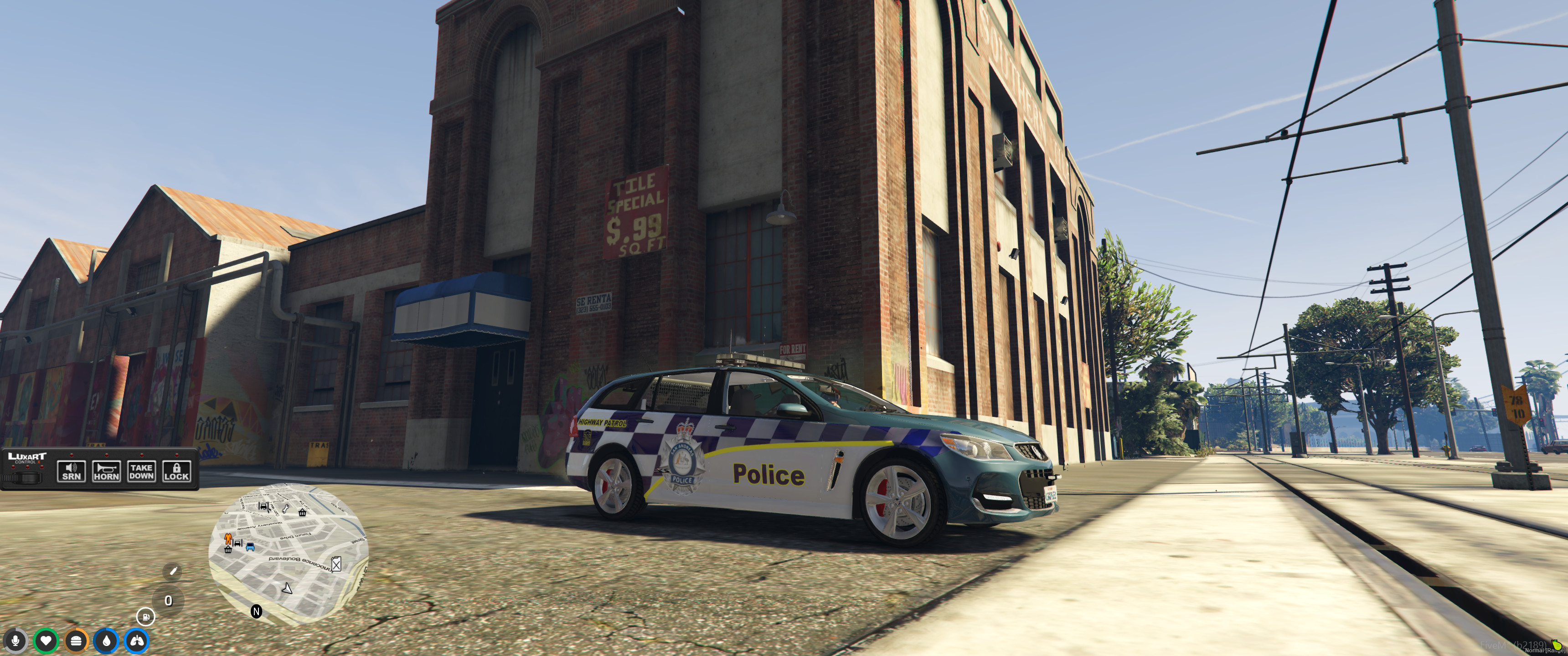1568x656 pixels.
Task: Choose the jerry can marker on the minimap
Action: [336, 564]
